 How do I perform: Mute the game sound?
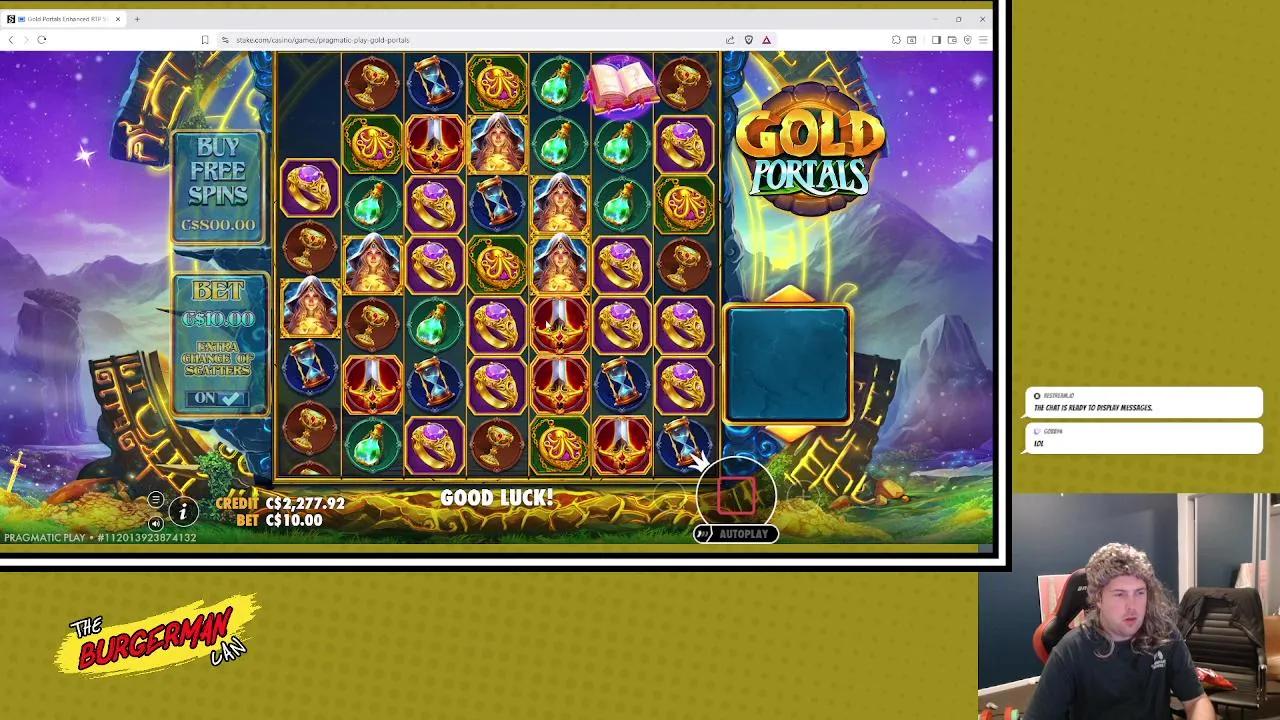pos(155,522)
